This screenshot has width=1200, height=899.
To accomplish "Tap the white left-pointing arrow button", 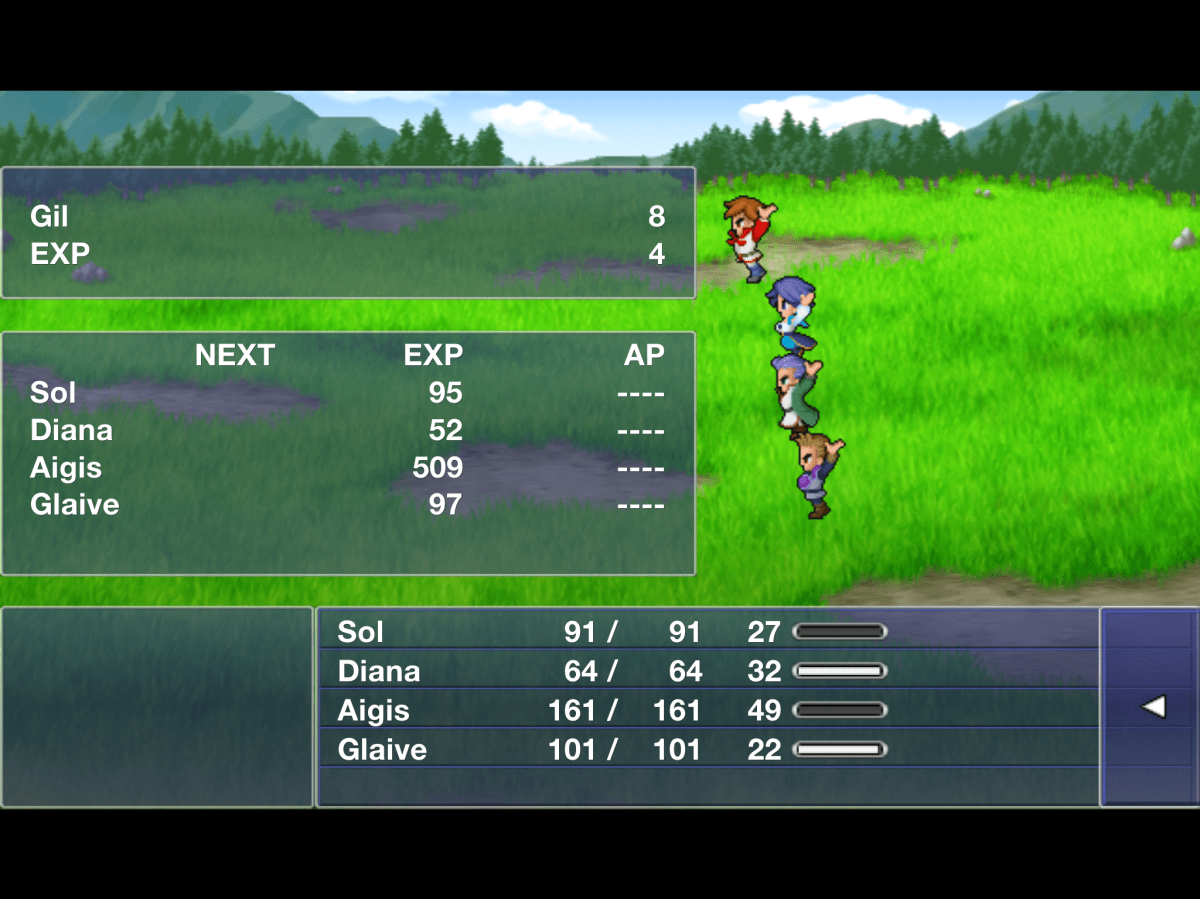I will coord(1153,707).
